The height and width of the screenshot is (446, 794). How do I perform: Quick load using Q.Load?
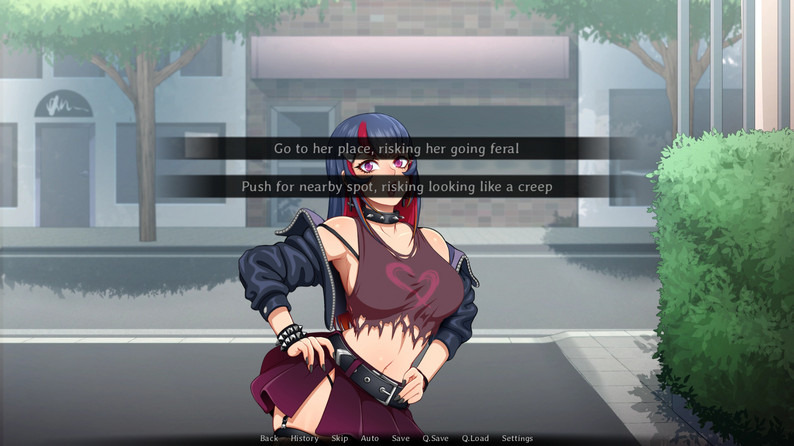coord(475,438)
